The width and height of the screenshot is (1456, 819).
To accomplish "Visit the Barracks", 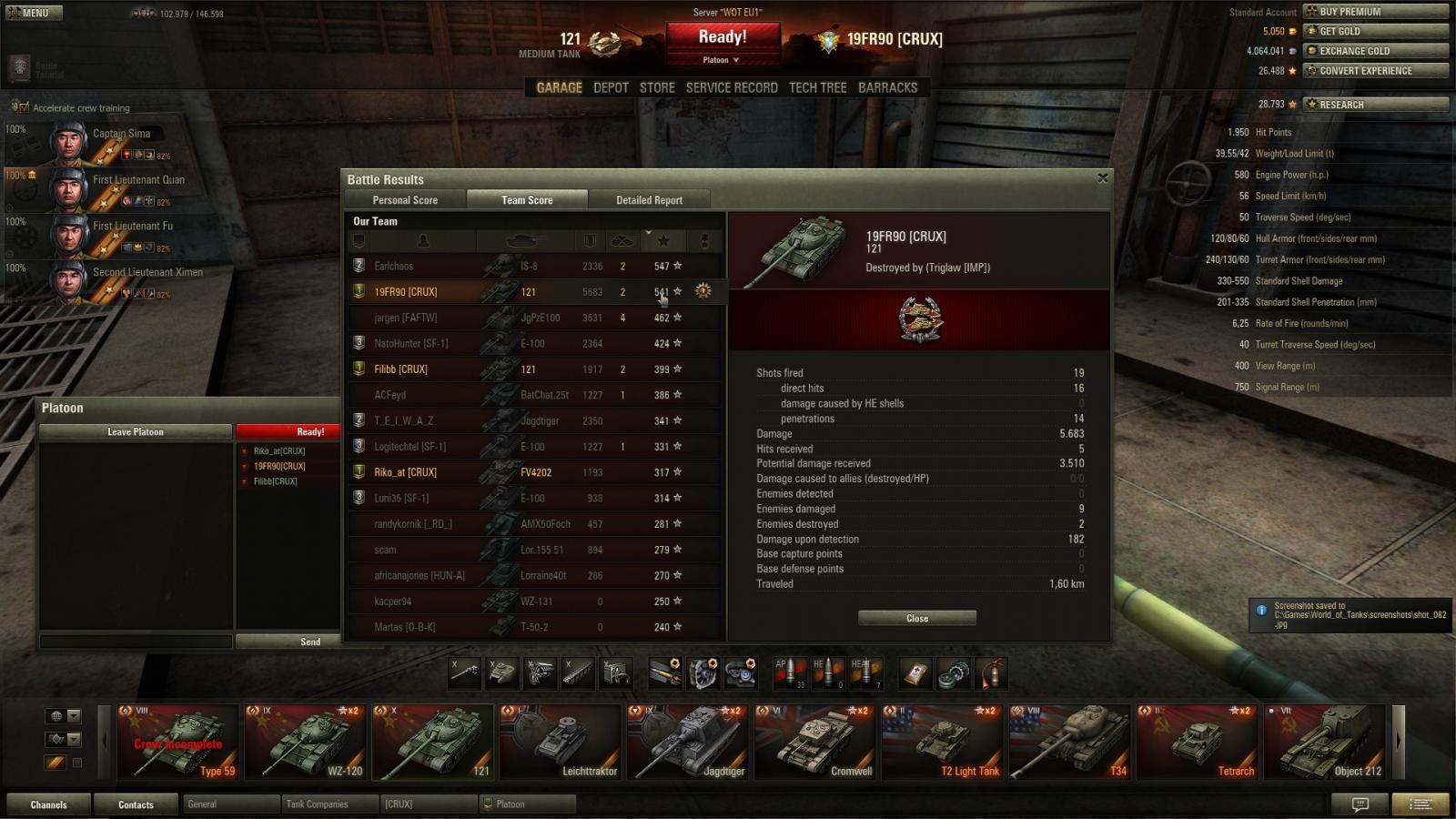I will (x=887, y=87).
